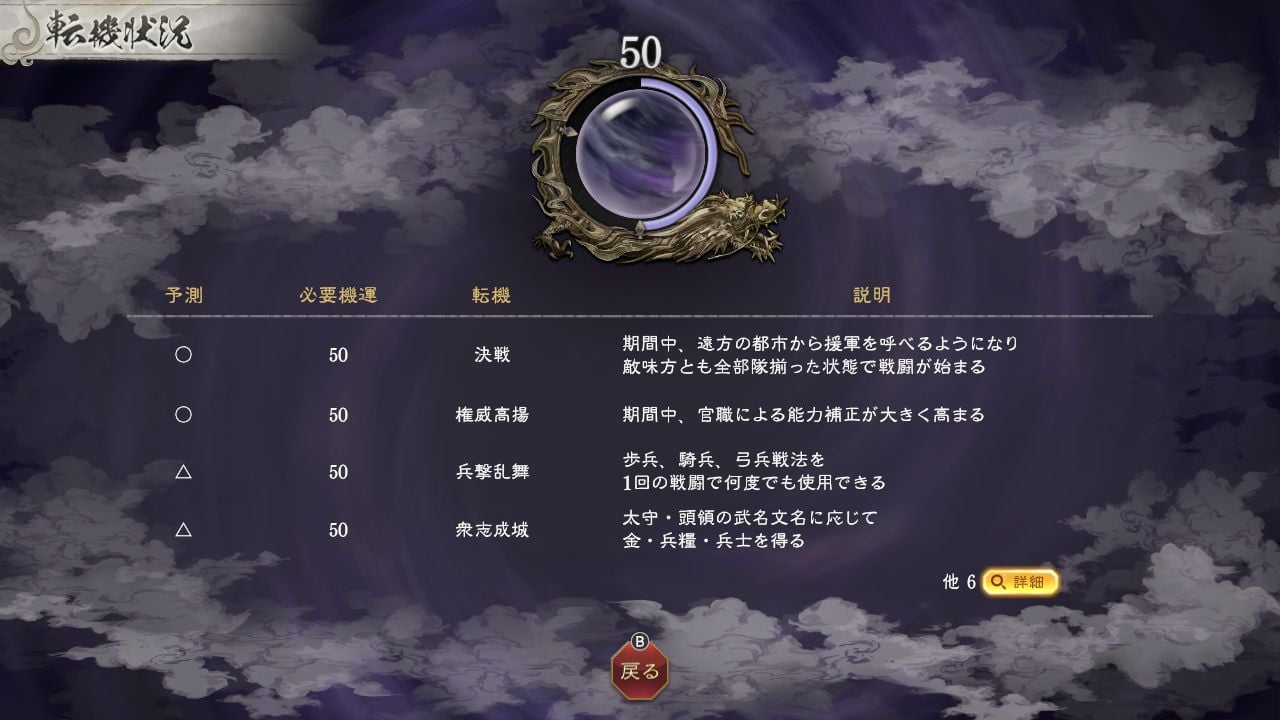
Task: Select the 転機 column header
Action: pyautogui.click(x=489, y=296)
